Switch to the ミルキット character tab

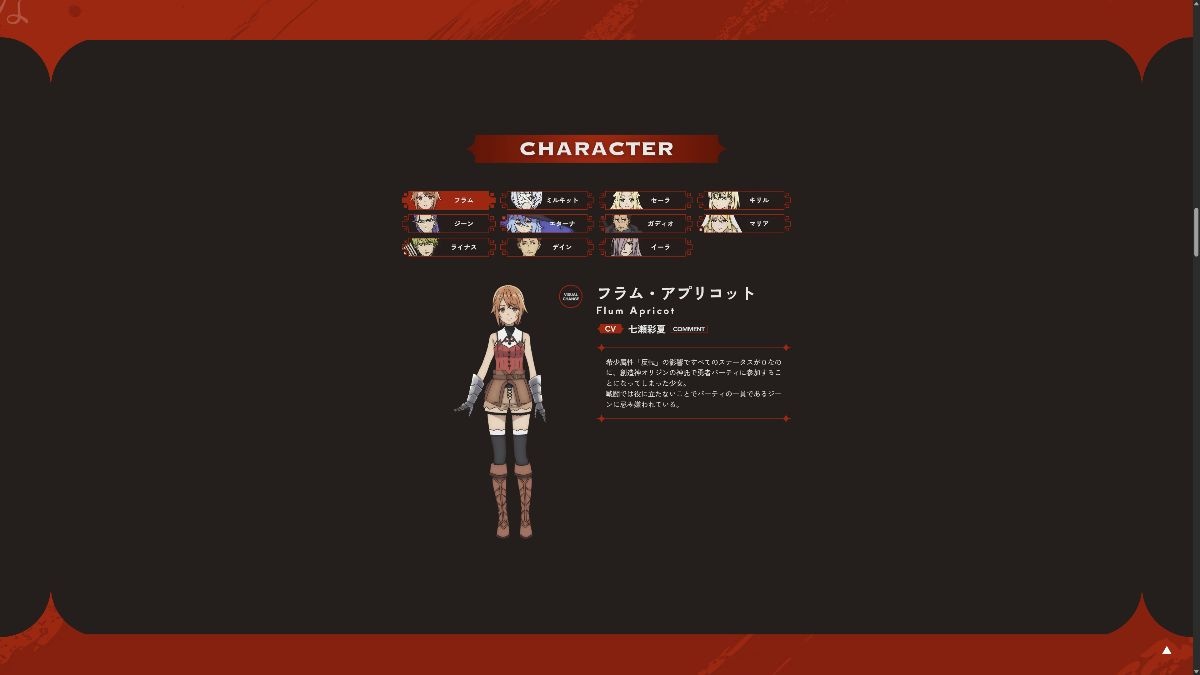(x=546, y=200)
